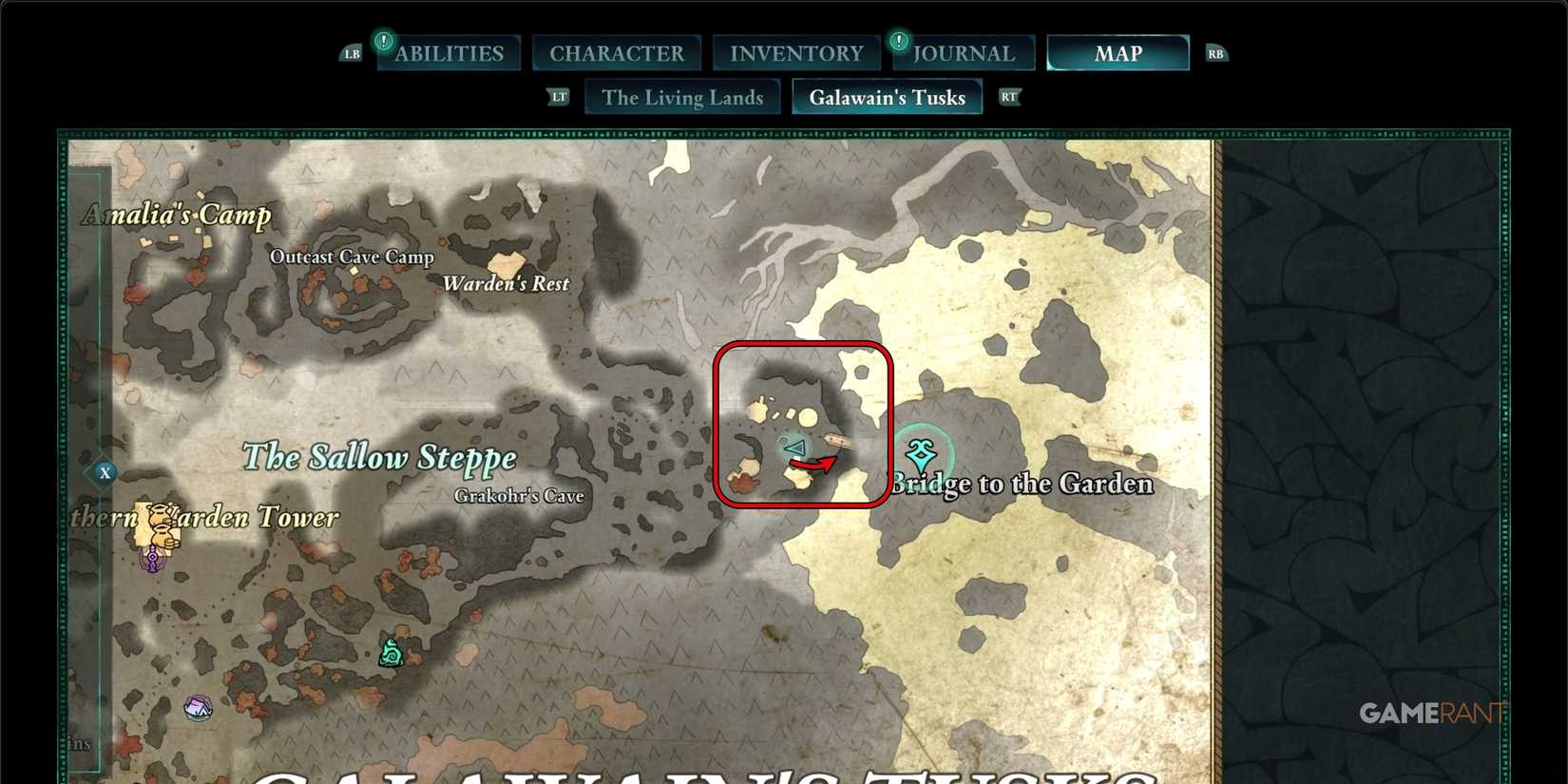Image resolution: width=1568 pixels, height=784 pixels.
Task: Click the teal player position triangle marker
Action: point(794,449)
